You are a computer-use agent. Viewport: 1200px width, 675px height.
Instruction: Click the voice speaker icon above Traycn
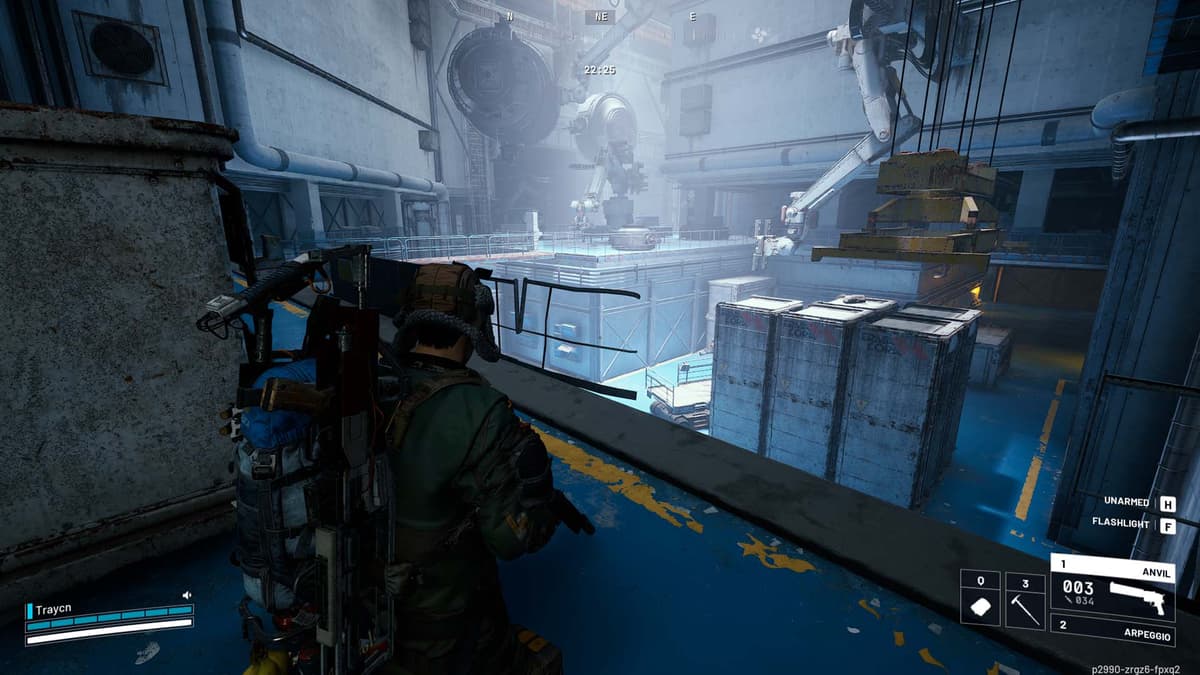click(186, 595)
